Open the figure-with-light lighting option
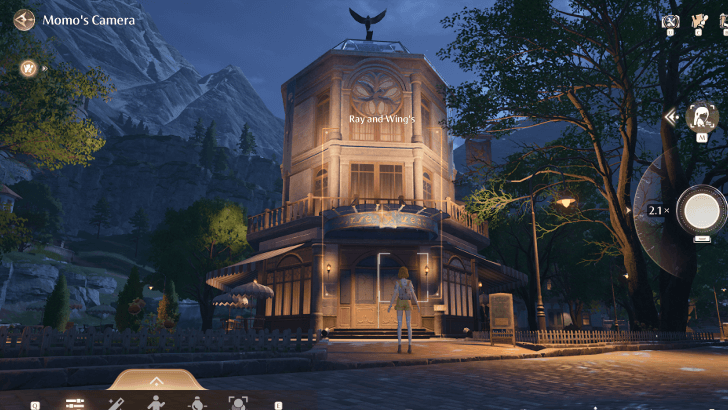Screen dimensions: 728x410 point(198,403)
